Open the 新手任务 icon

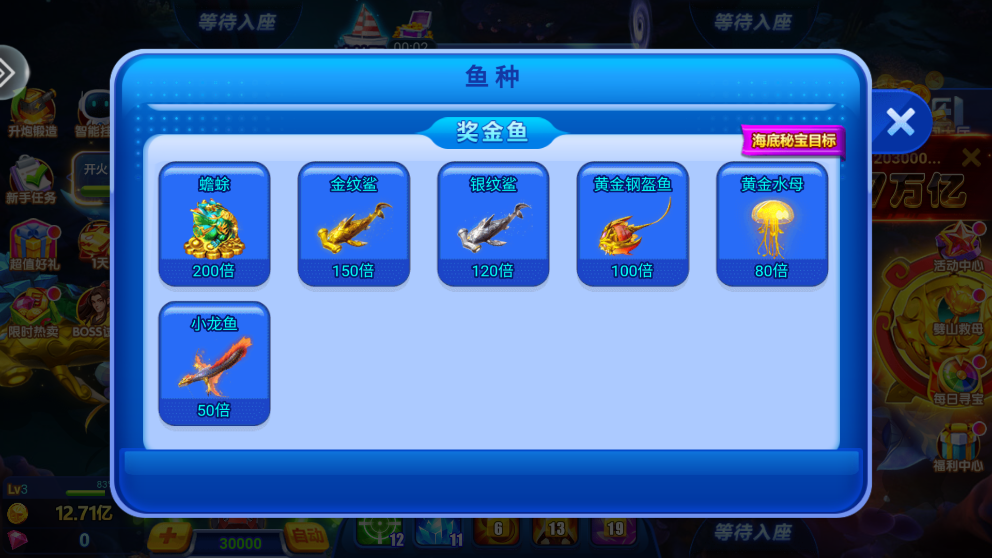click(x=31, y=180)
